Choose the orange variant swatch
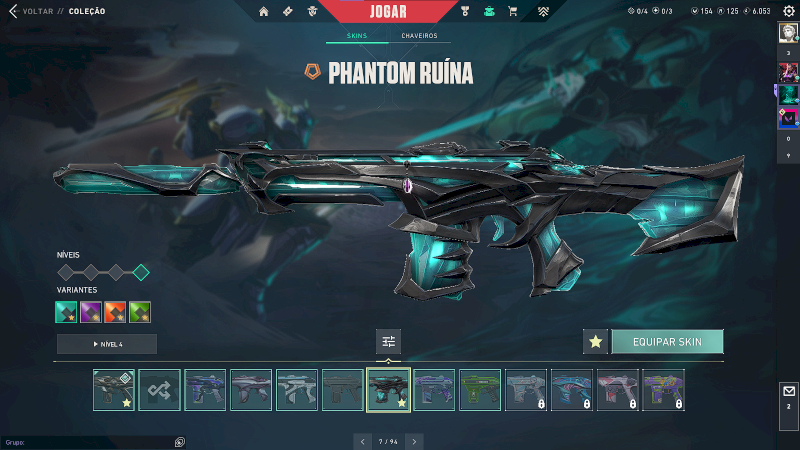Image resolution: width=800 pixels, height=450 pixels. (115, 312)
